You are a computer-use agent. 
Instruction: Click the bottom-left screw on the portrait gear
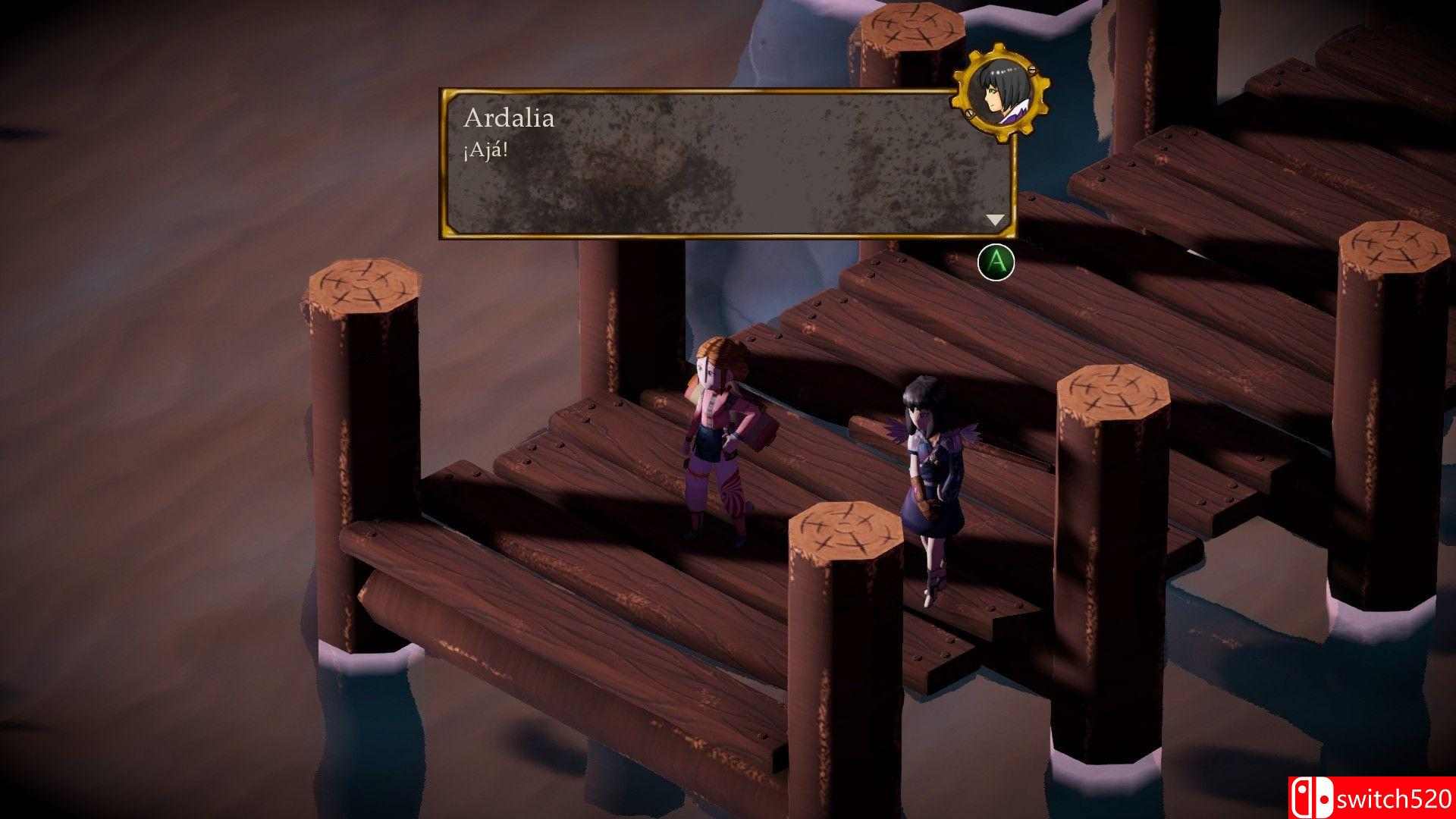click(969, 113)
